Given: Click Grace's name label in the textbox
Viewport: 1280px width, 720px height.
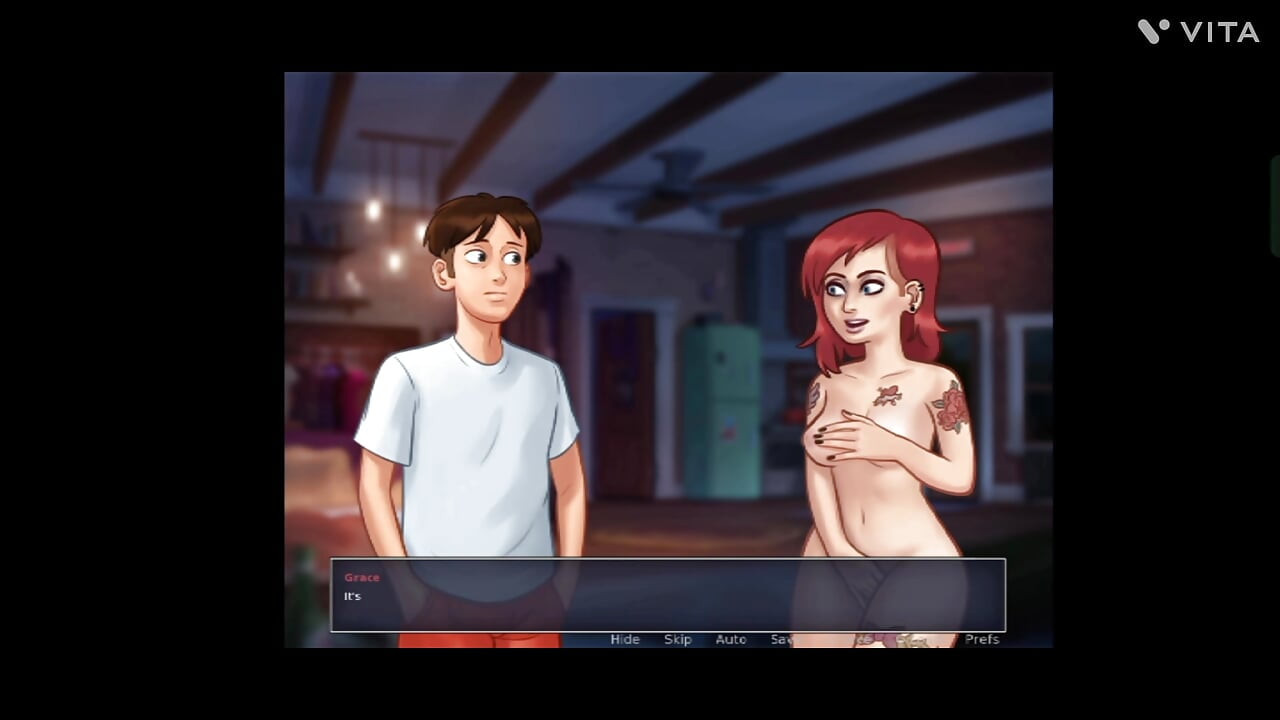Looking at the screenshot, I should [x=361, y=577].
